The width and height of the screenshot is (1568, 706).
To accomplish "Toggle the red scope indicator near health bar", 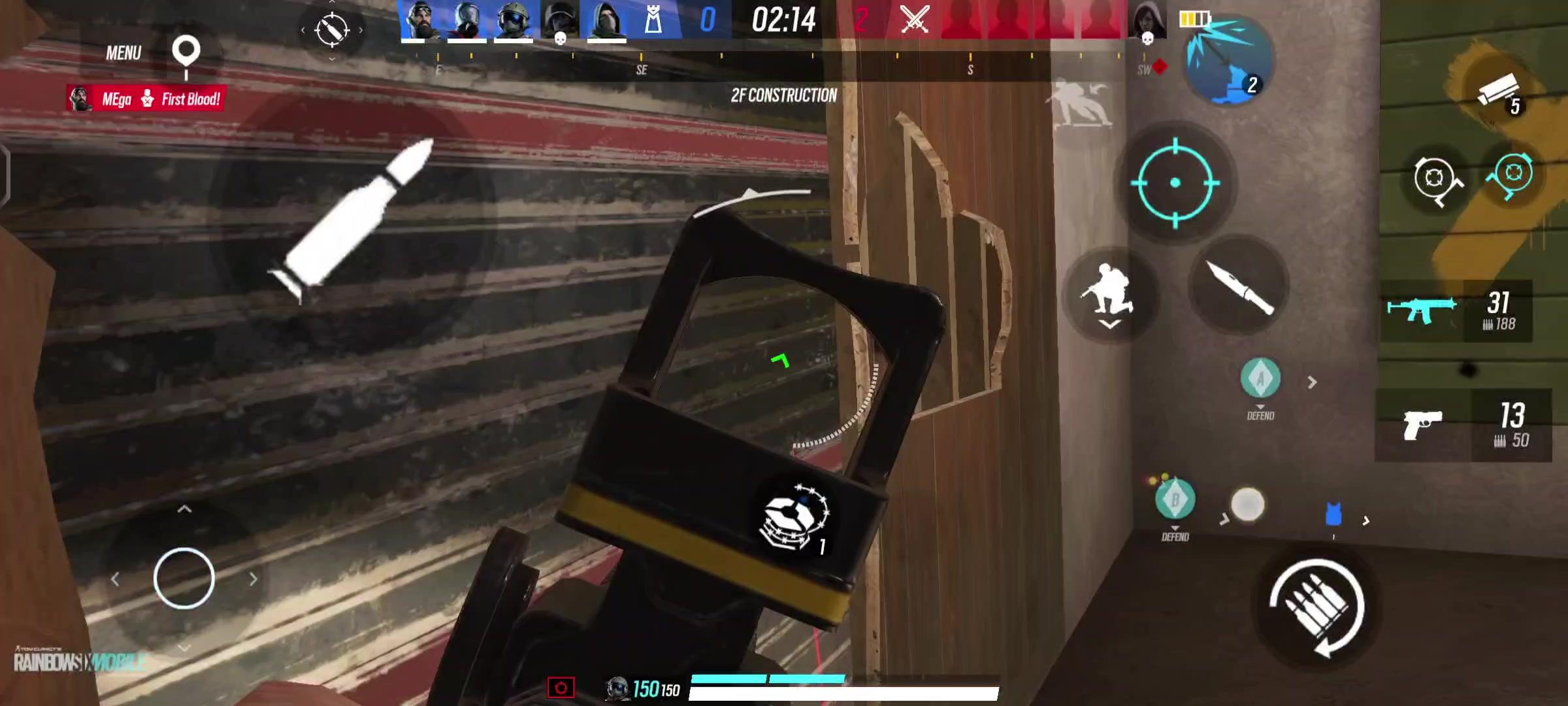I will pos(560,686).
